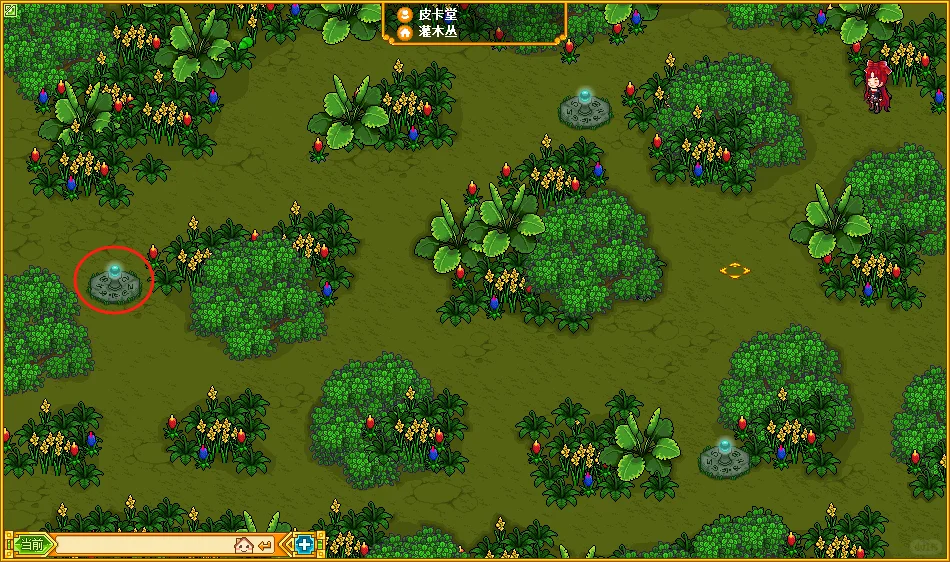Focus the chat text input box
950x562 pixels.
[142, 545]
